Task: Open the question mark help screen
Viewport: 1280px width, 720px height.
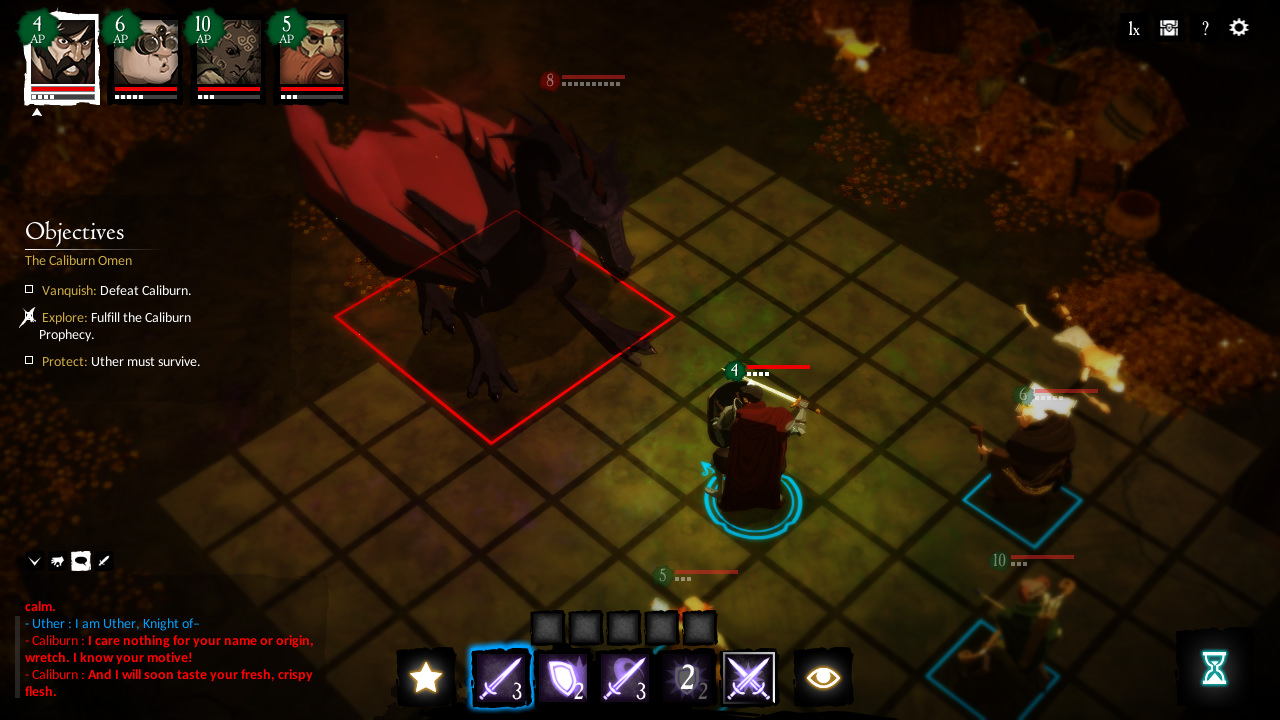Action: pos(1205,29)
